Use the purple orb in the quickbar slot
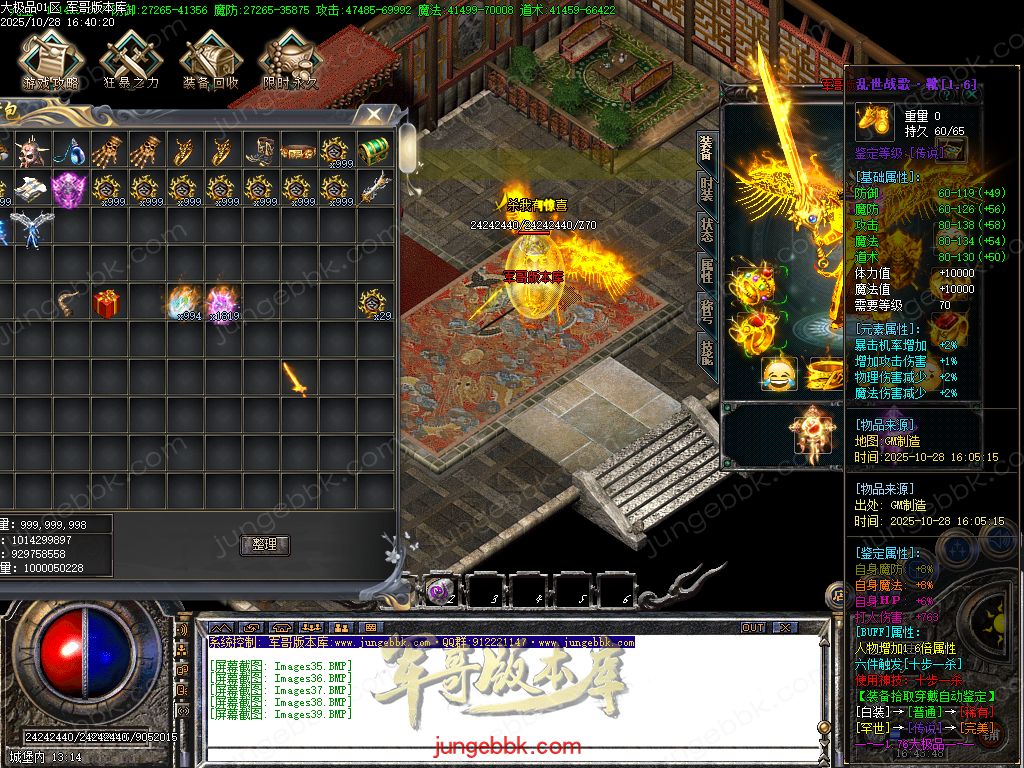Viewport: 1024px width, 768px height. click(440, 592)
